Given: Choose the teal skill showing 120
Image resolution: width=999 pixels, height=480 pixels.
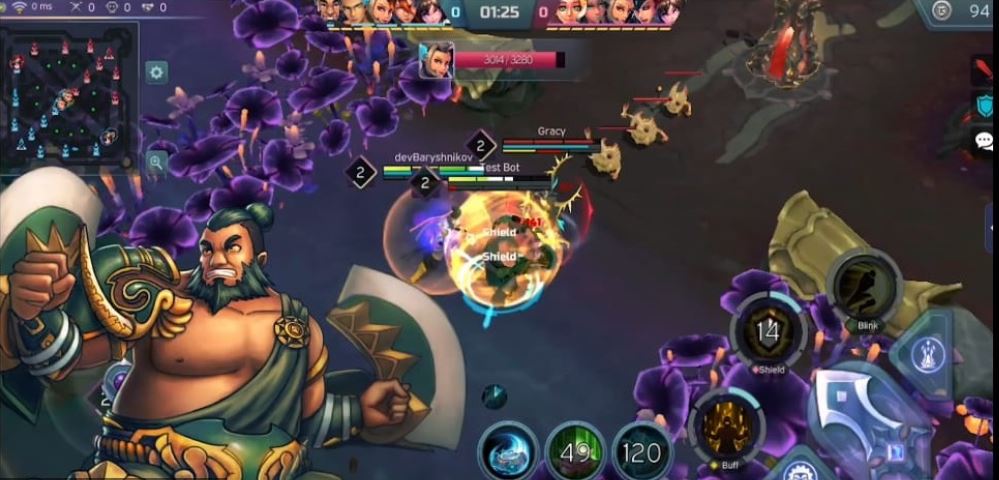Looking at the screenshot, I should pos(641,453).
